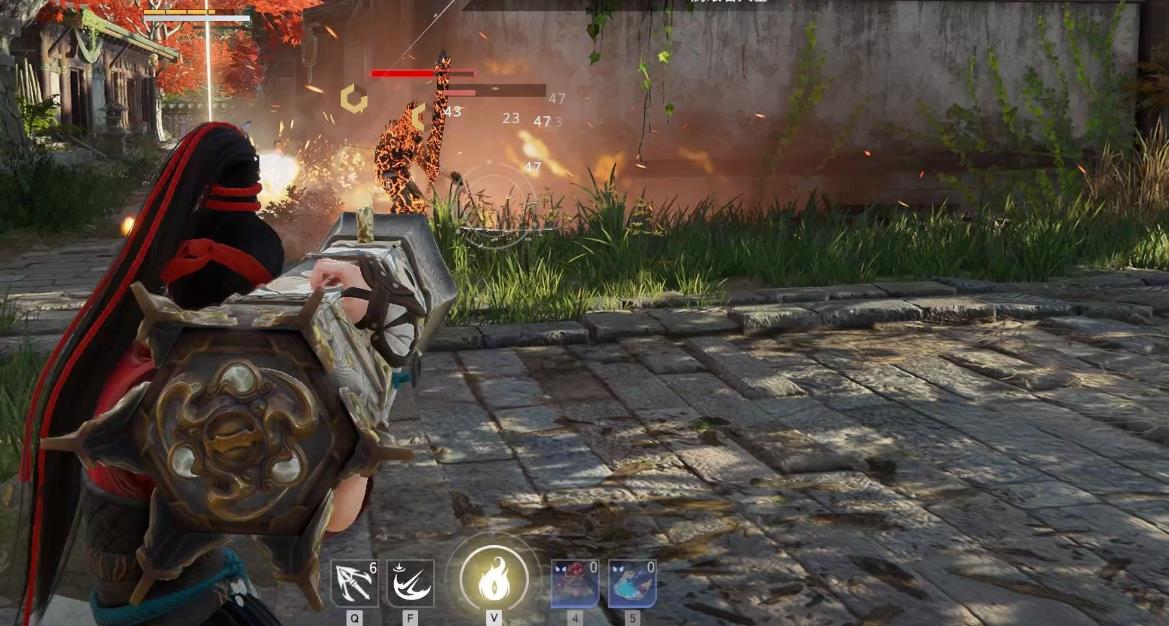Select the blue item slot

[632, 584]
